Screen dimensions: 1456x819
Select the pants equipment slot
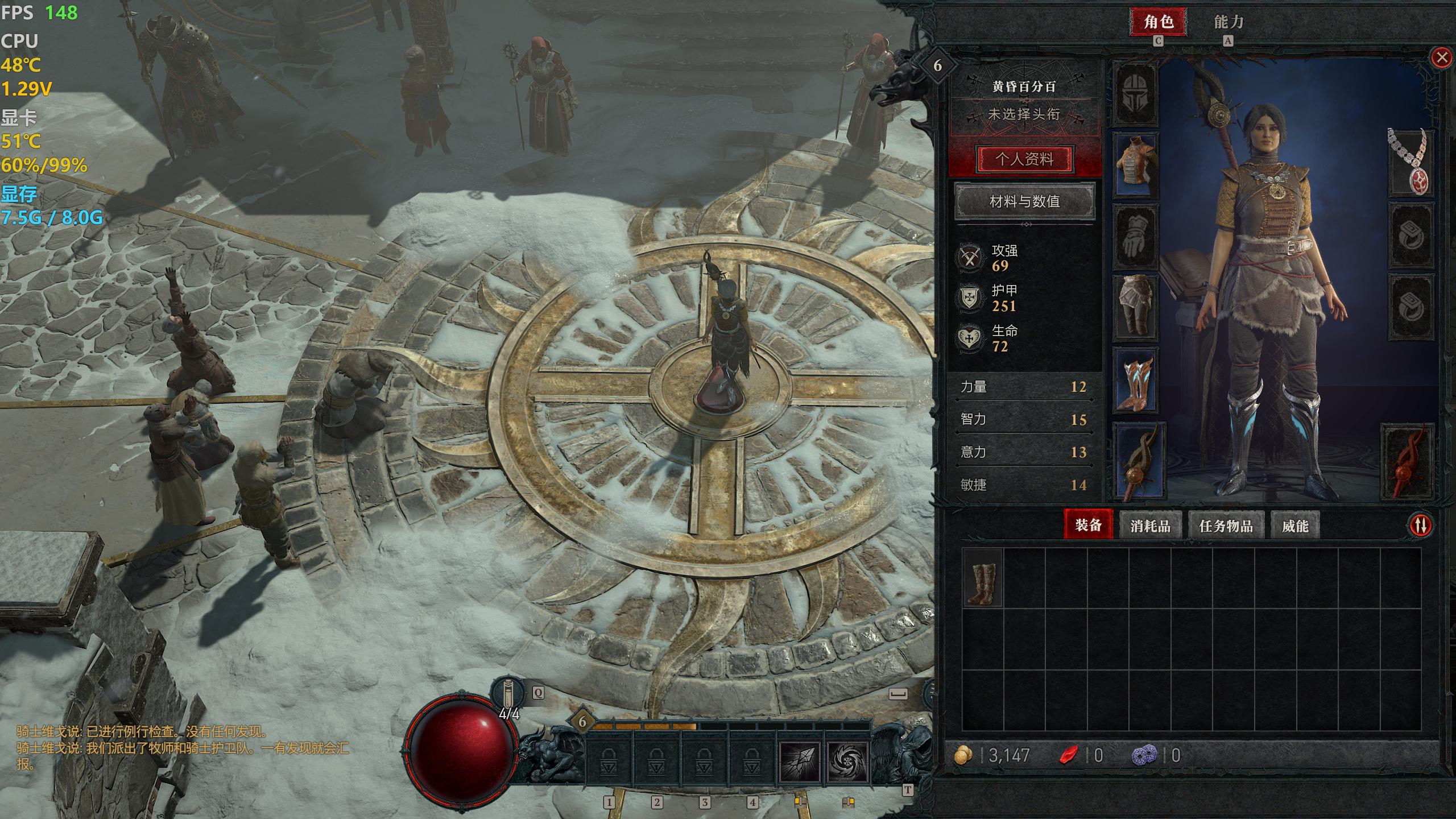pos(1135,307)
